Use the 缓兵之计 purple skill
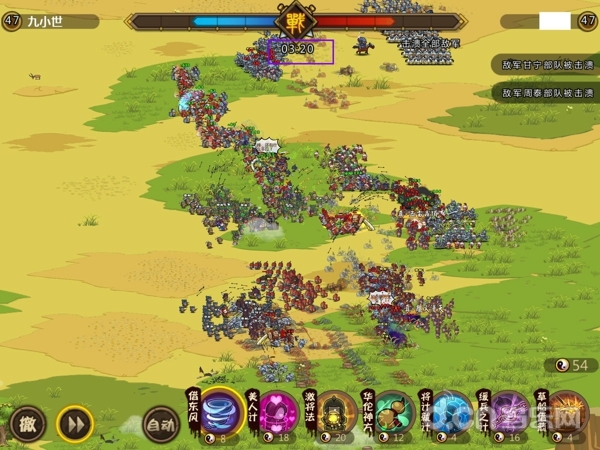The height and width of the screenshot is (450, 600). click(510, 414)
